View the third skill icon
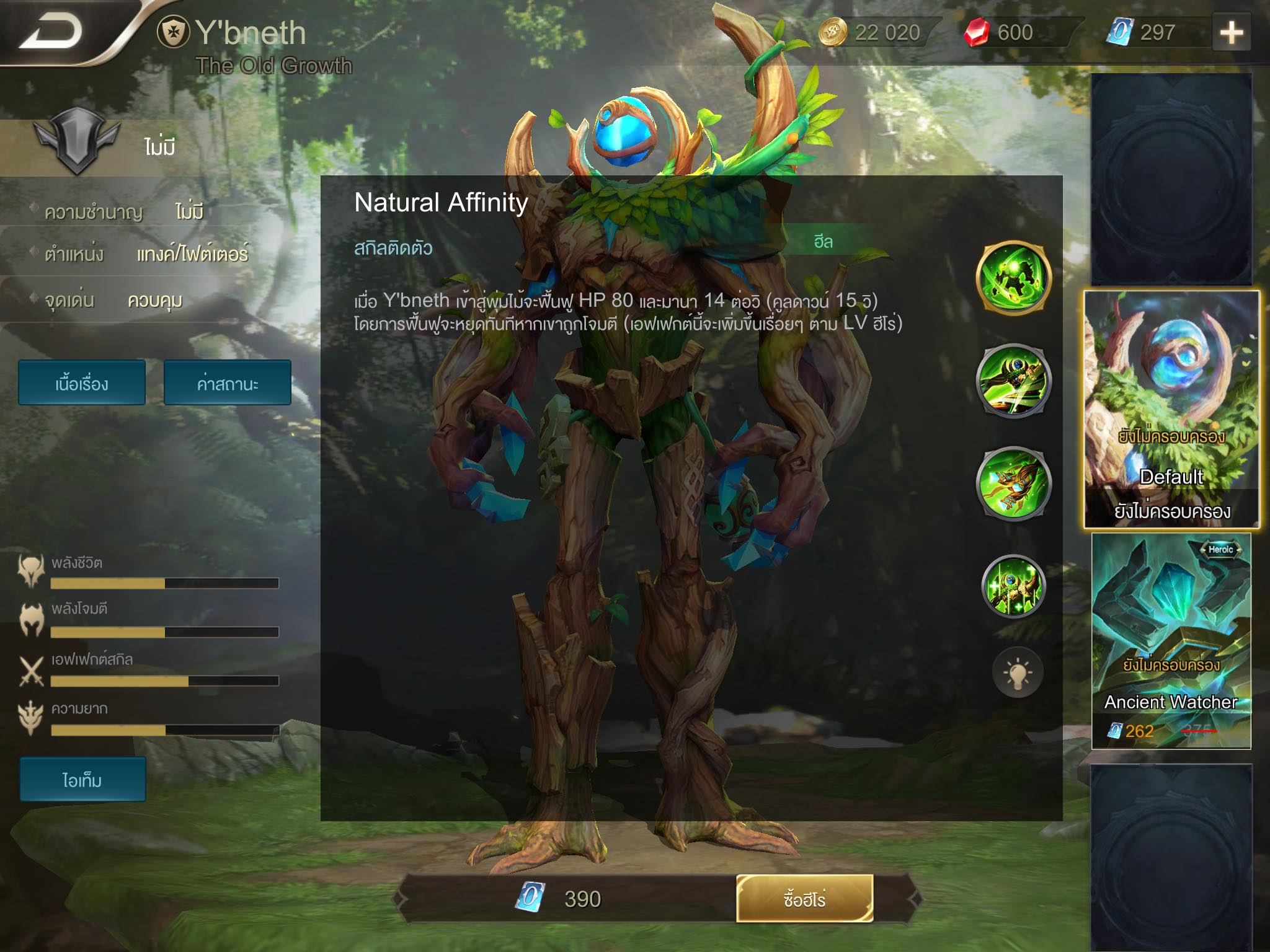 coord(1013,483)
